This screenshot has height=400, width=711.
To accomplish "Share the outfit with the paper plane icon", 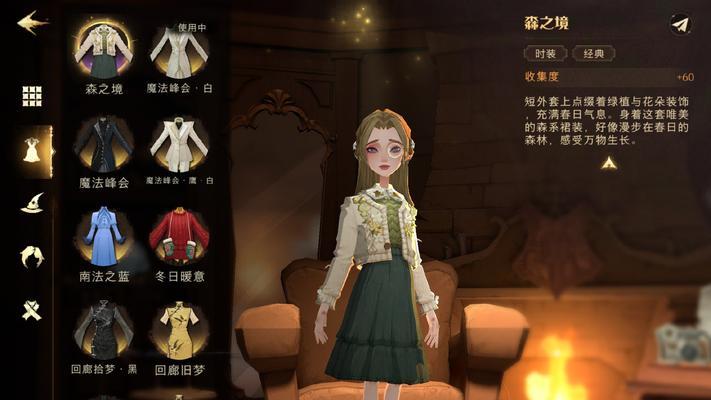I will 681,24.
